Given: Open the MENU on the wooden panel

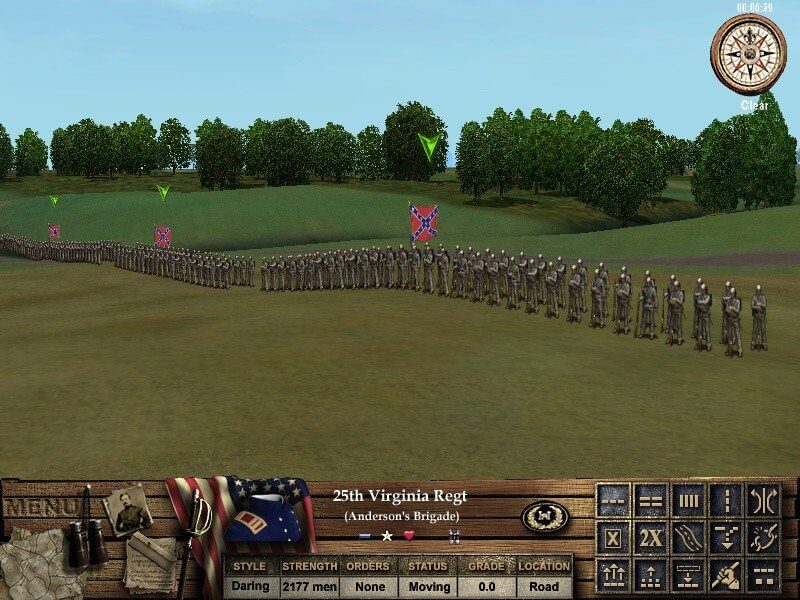Looking at the screenshot, I should [x=38, y=507].
